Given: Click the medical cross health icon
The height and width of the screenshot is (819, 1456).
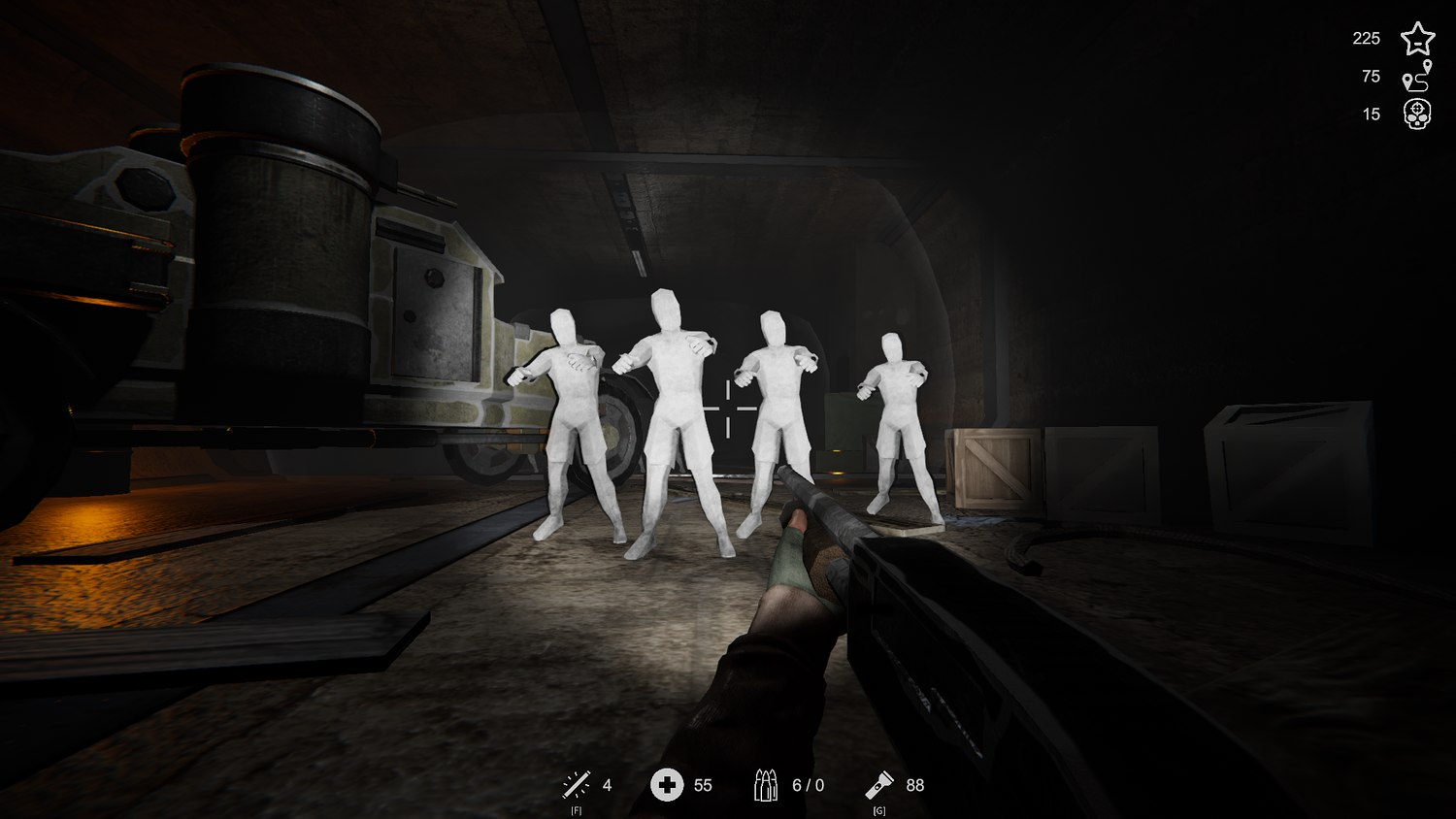Looking at the screenshot, I should [667, 784].
